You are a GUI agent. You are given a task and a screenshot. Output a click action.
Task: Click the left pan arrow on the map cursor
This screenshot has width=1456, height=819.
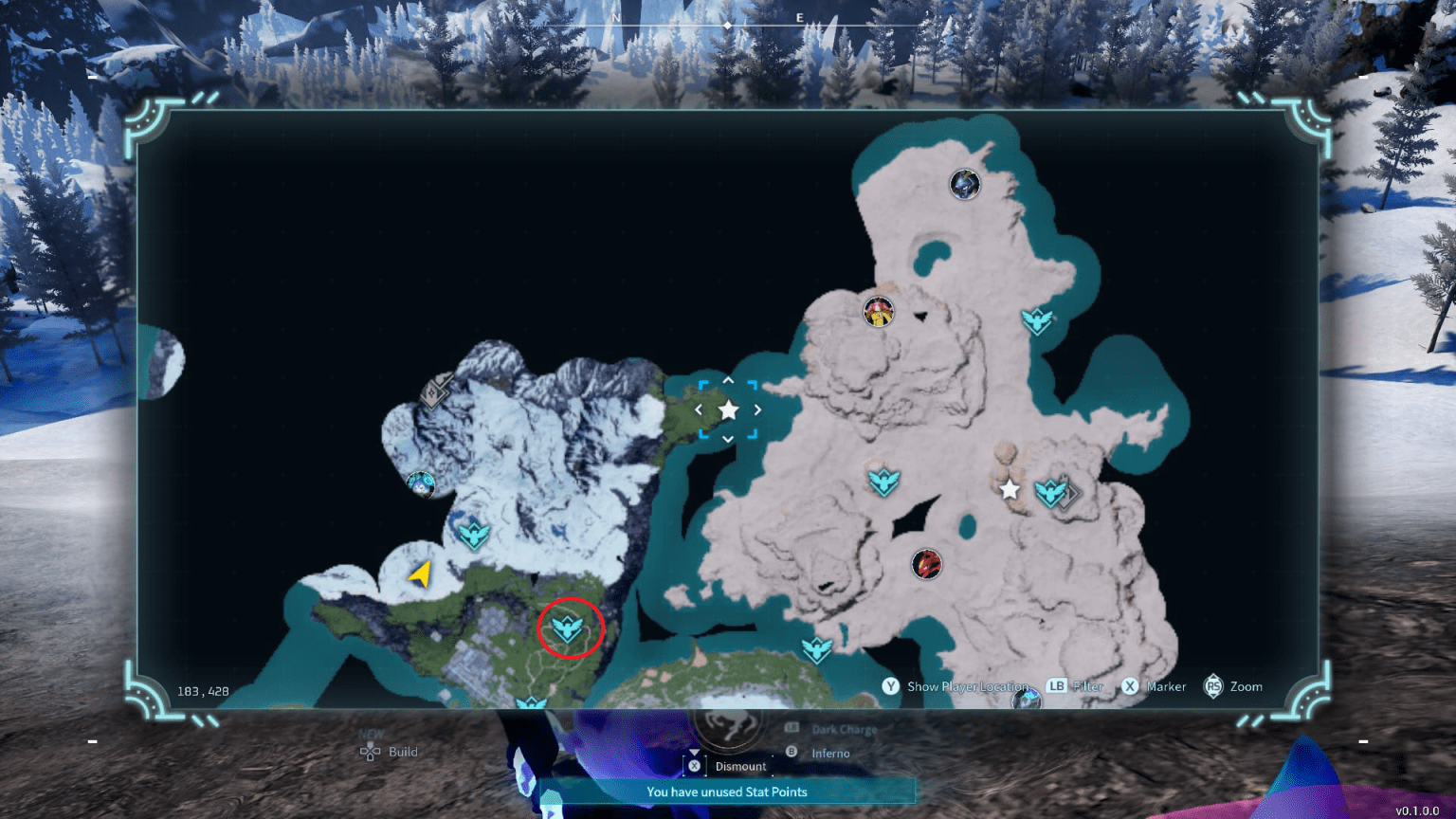pyautogui.click(x=700, y=409)
